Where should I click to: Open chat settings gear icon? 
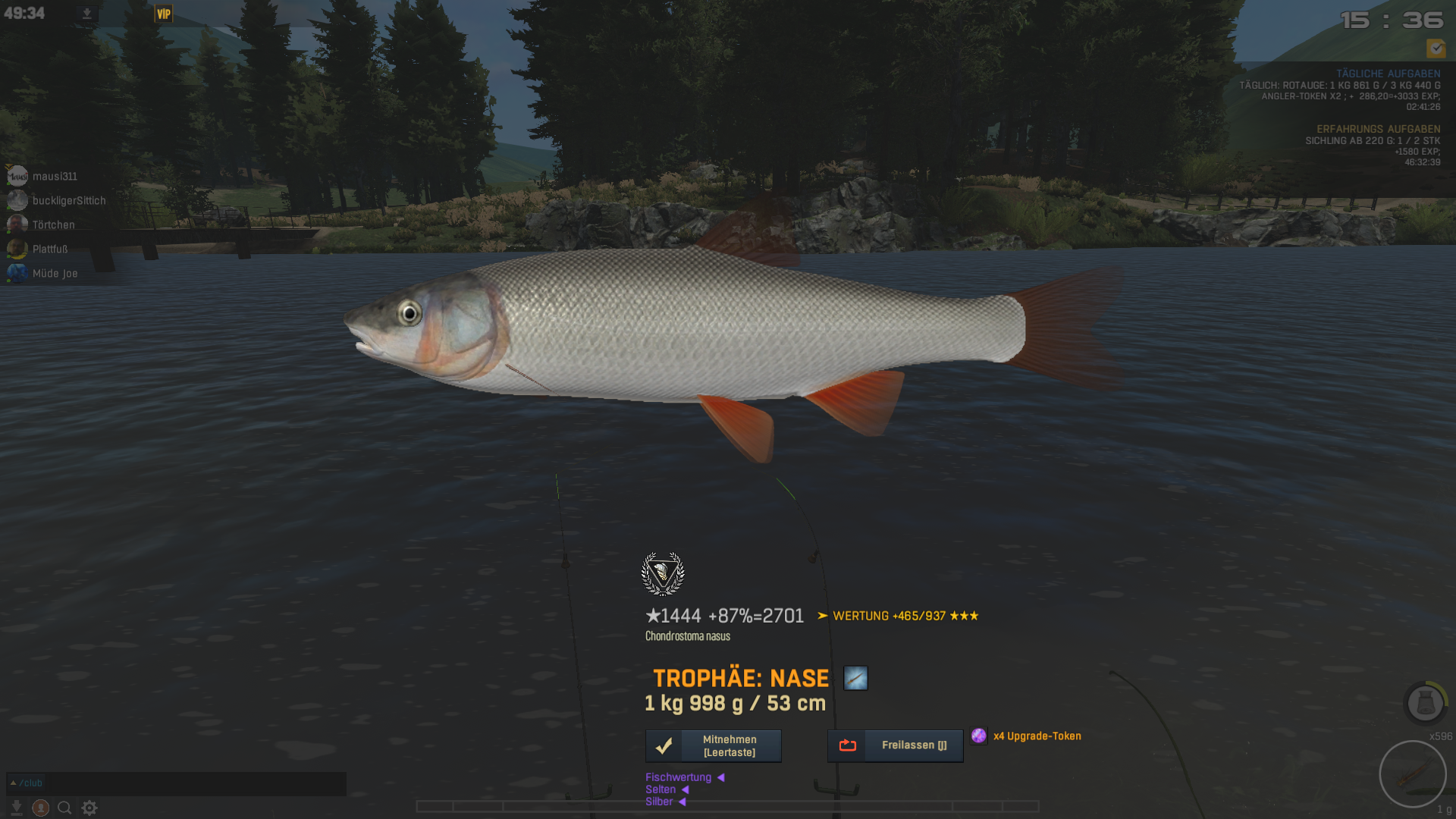point(89,808)
